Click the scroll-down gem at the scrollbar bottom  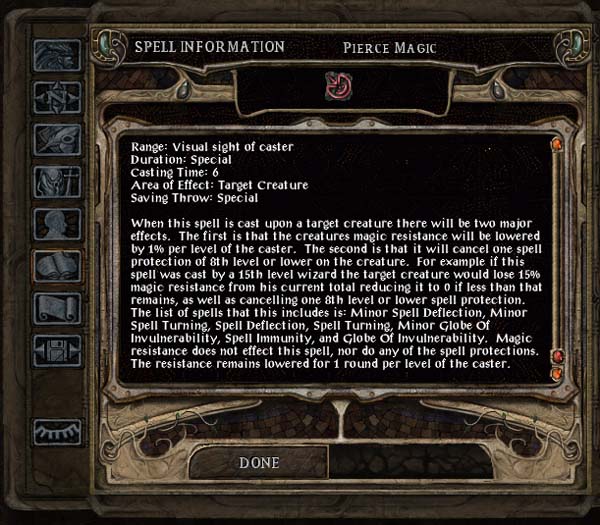pyautogui.click(x=557, y=374)
